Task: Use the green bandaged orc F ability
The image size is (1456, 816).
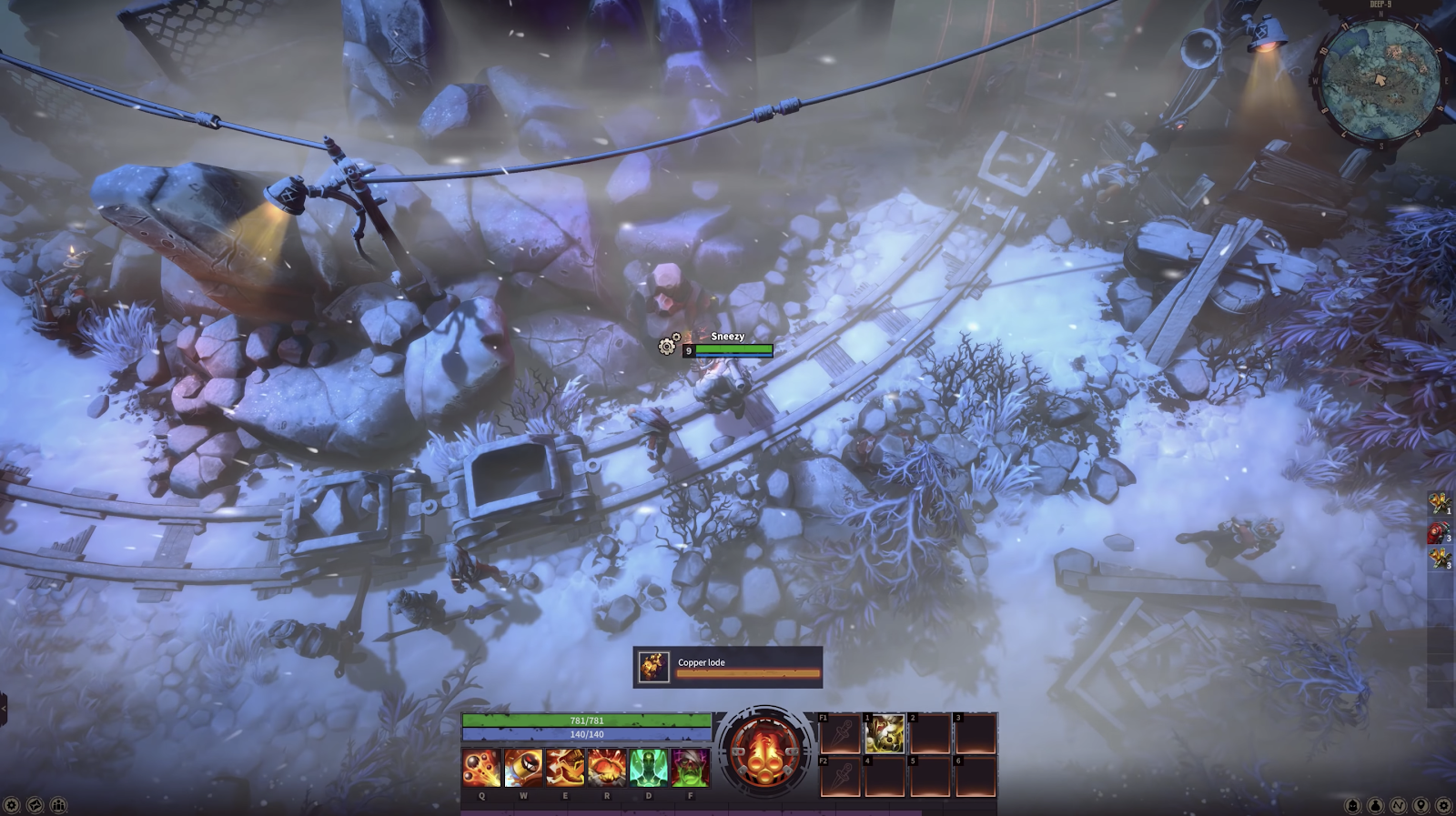Action: coord(690,767)
